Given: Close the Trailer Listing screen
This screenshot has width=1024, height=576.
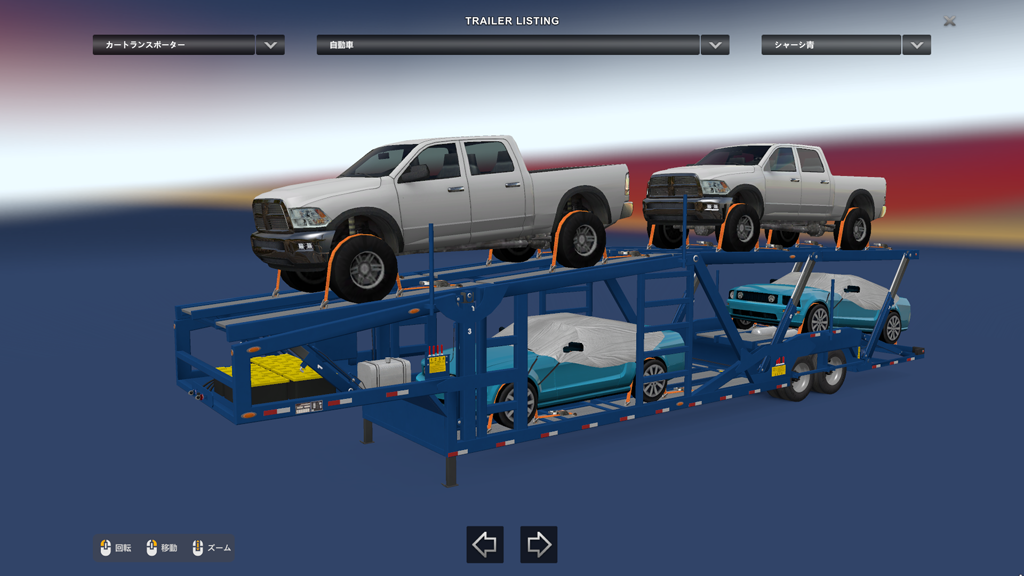Looking at the screenshot, I should point(949,21).
